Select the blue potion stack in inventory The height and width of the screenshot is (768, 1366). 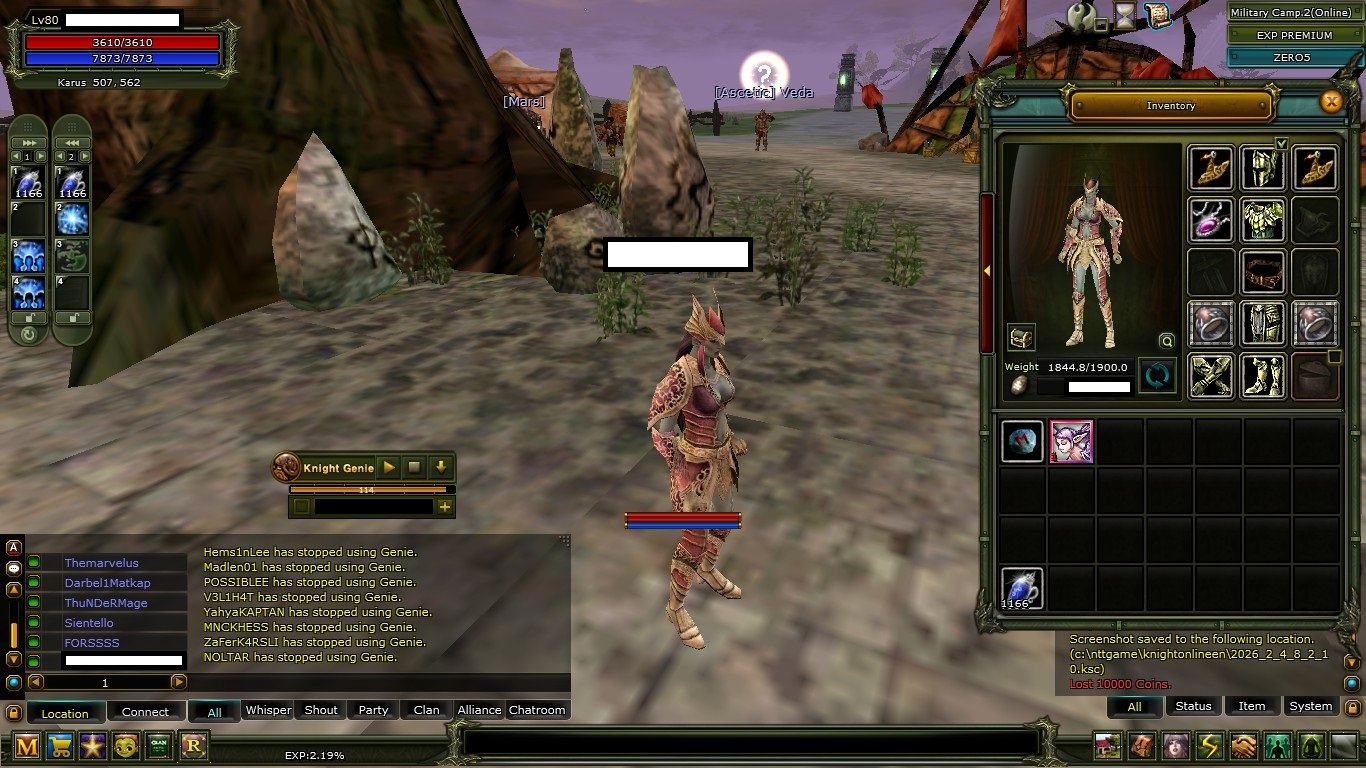point(1022,588)
